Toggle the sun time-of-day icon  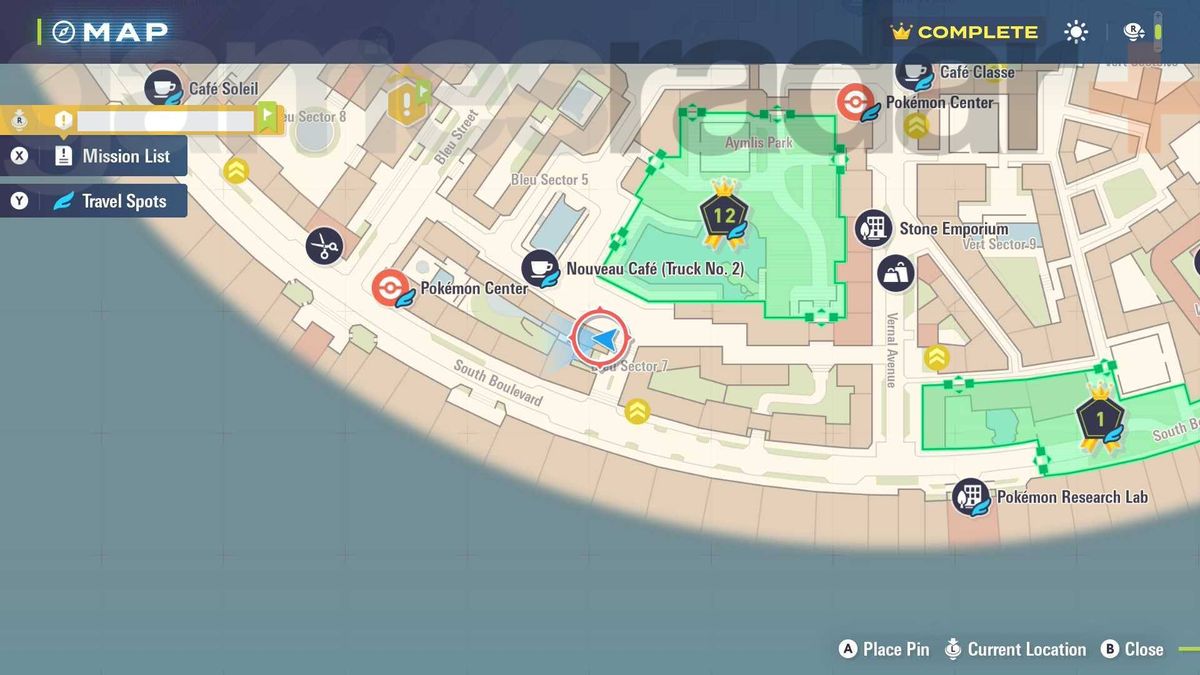pyautogui.click(x=1076, y=32)
